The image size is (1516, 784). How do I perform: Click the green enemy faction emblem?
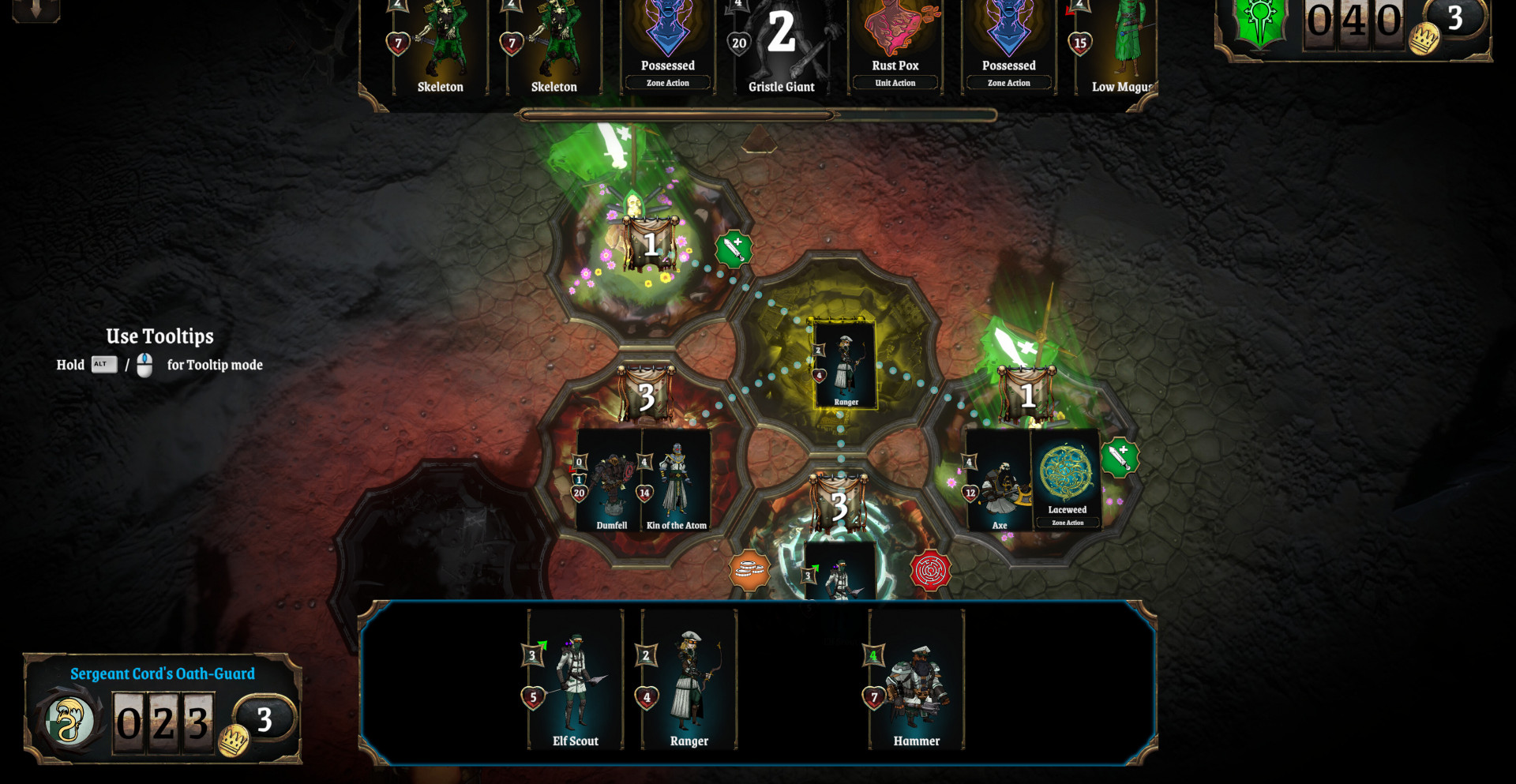[x=1259, y=22]
